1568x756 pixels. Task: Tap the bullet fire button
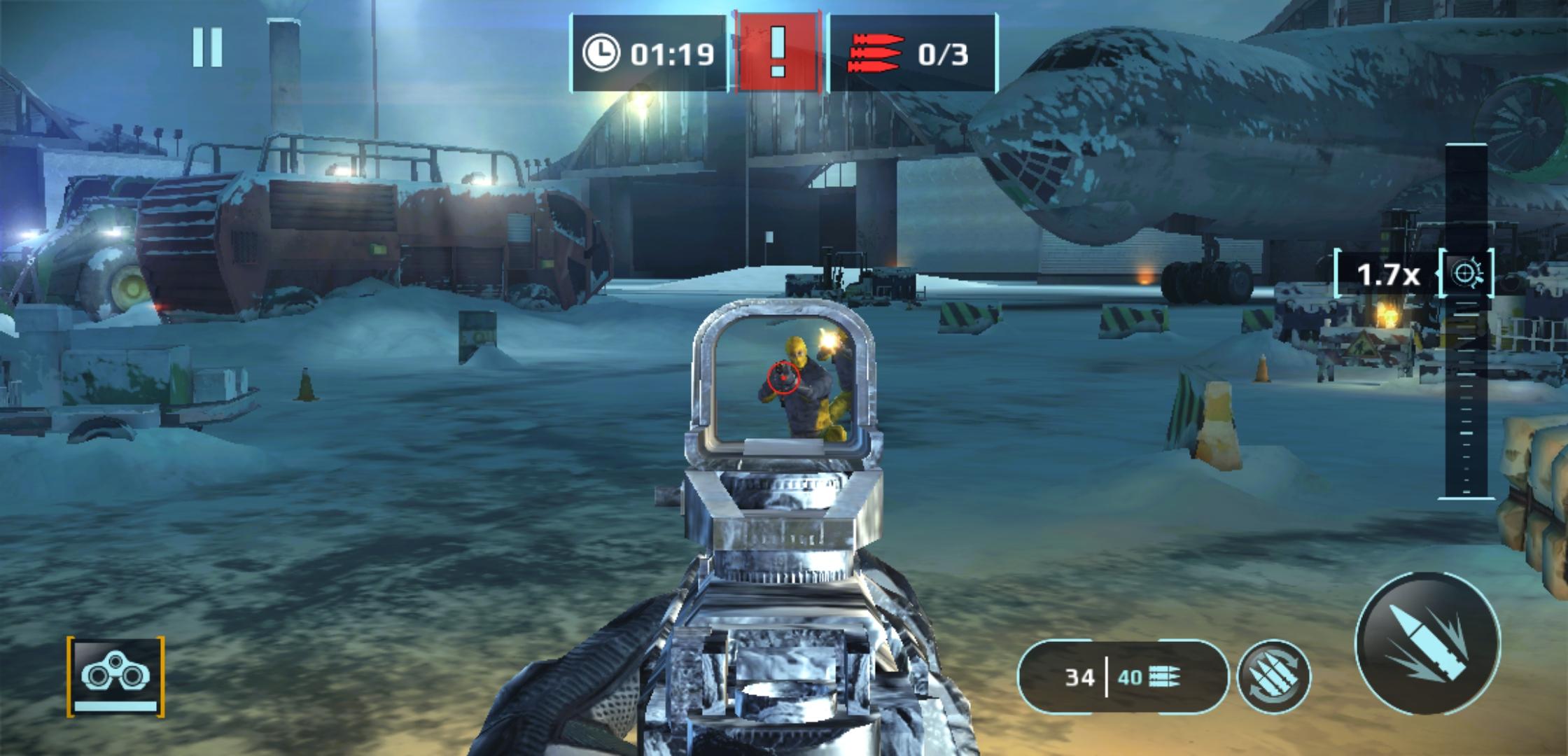1428,643
